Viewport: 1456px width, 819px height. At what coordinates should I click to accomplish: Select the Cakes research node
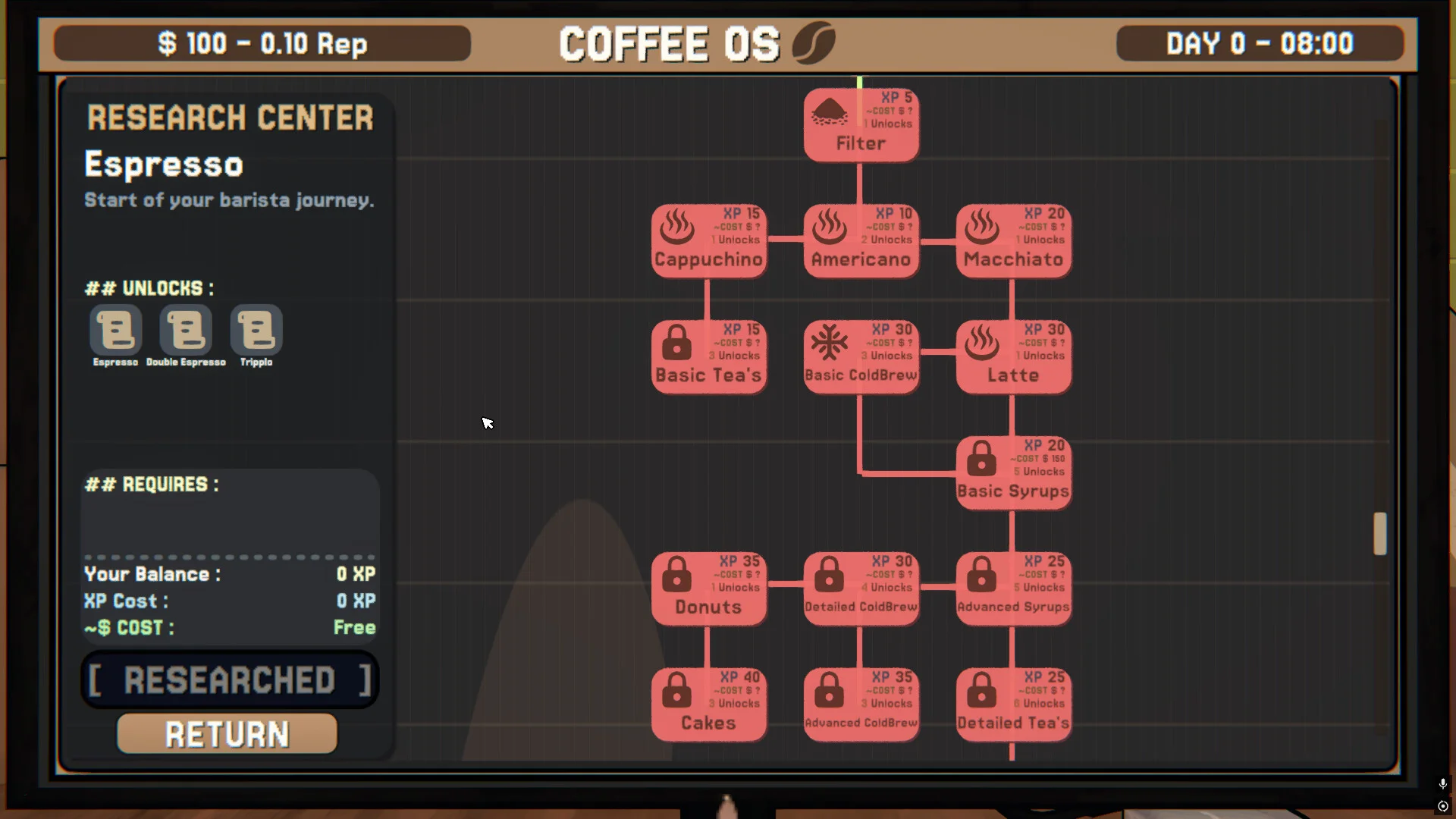coord(708,705)
